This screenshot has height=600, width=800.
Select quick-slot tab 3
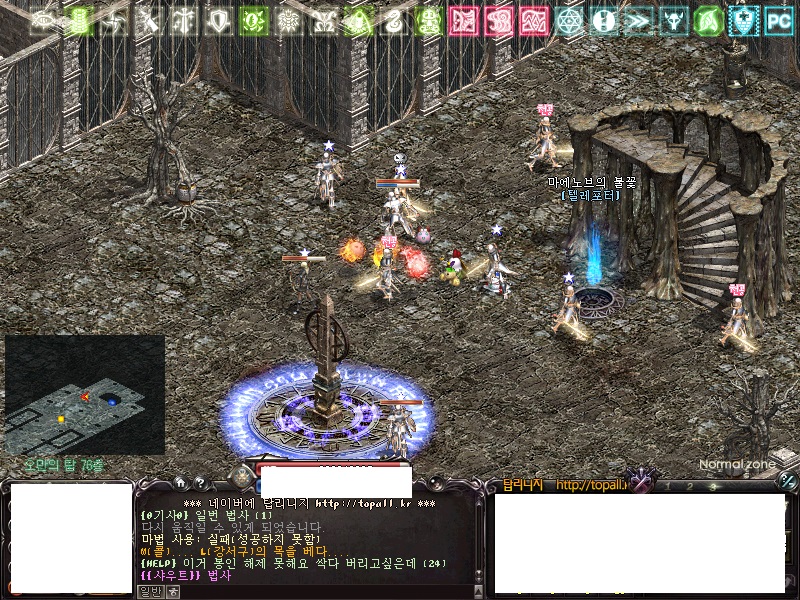click(712, 486)
